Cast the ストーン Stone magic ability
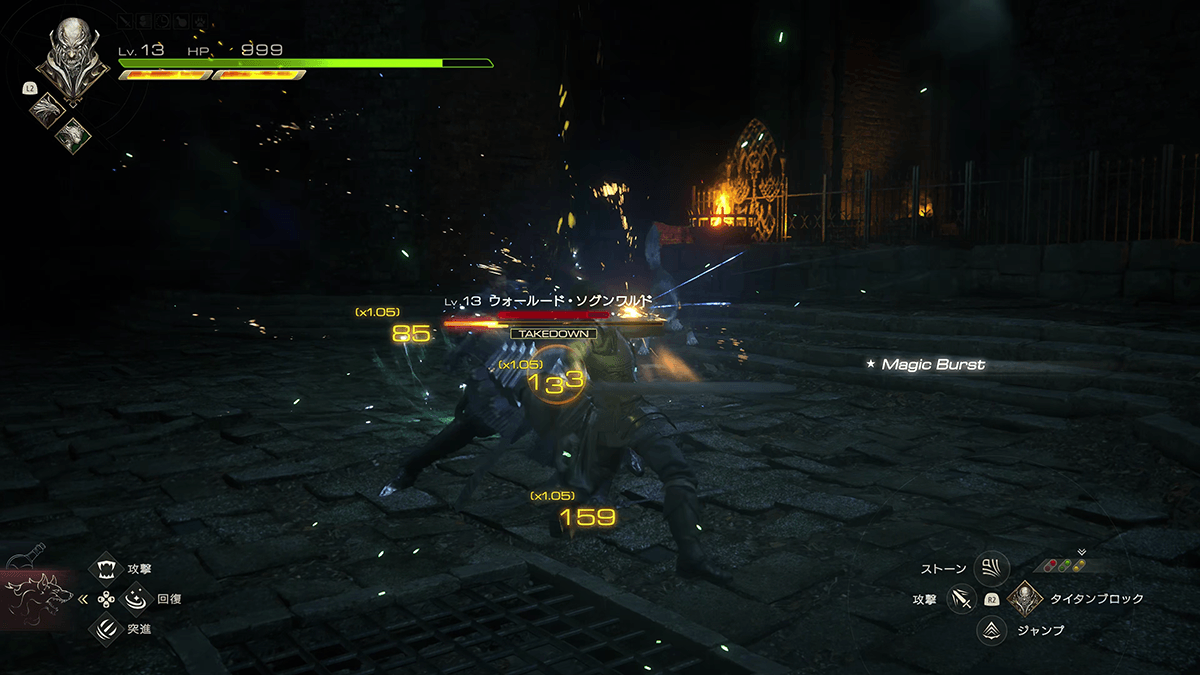Viewport: 1200px width, 675px height. (x=991, y=569)
